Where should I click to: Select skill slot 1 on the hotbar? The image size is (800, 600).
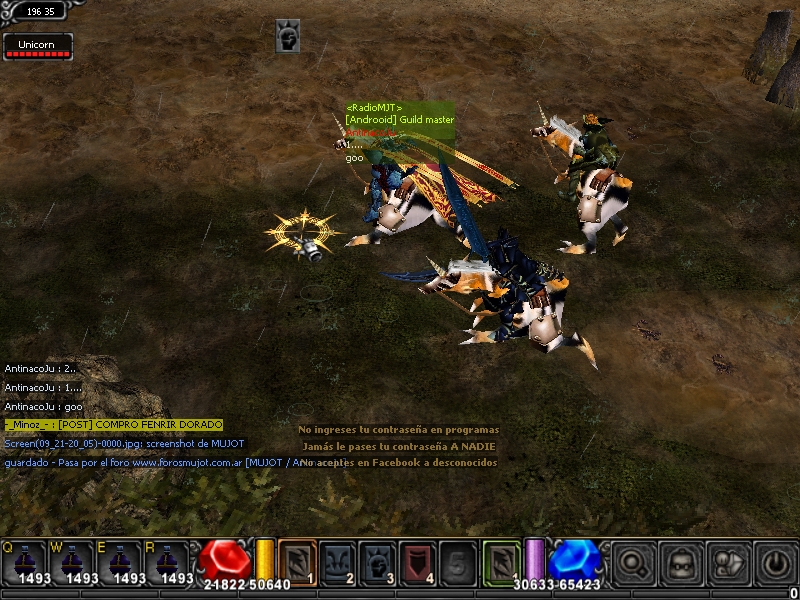click(x=297, y=561)
